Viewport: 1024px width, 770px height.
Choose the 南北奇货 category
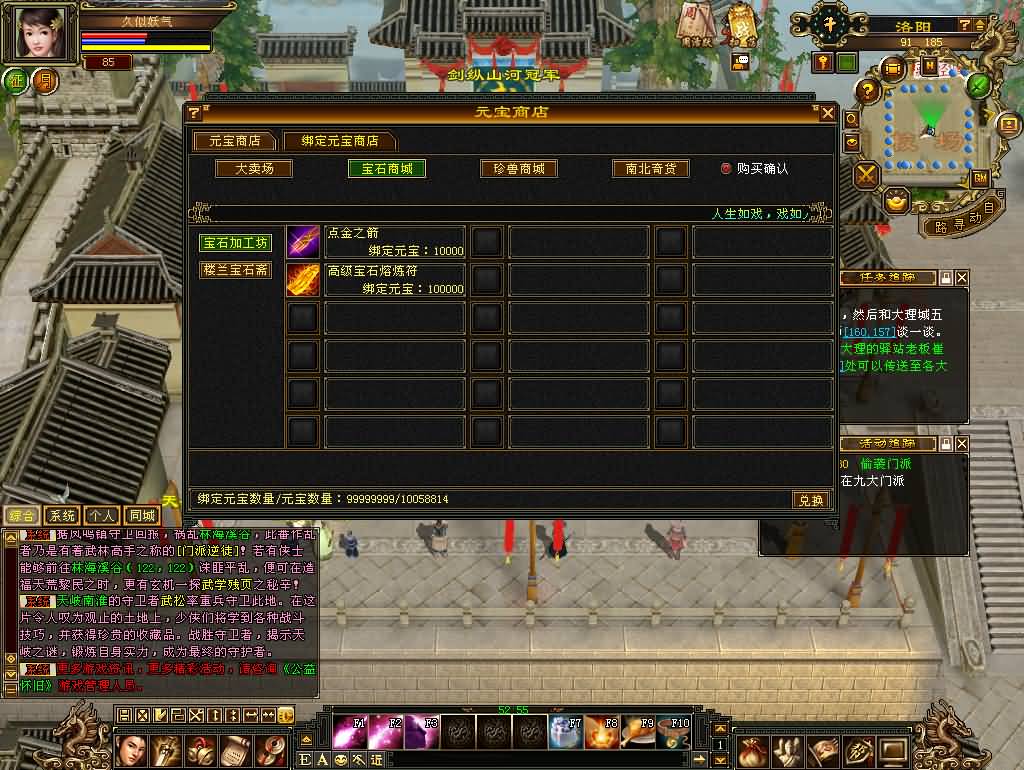click(651, 169)
